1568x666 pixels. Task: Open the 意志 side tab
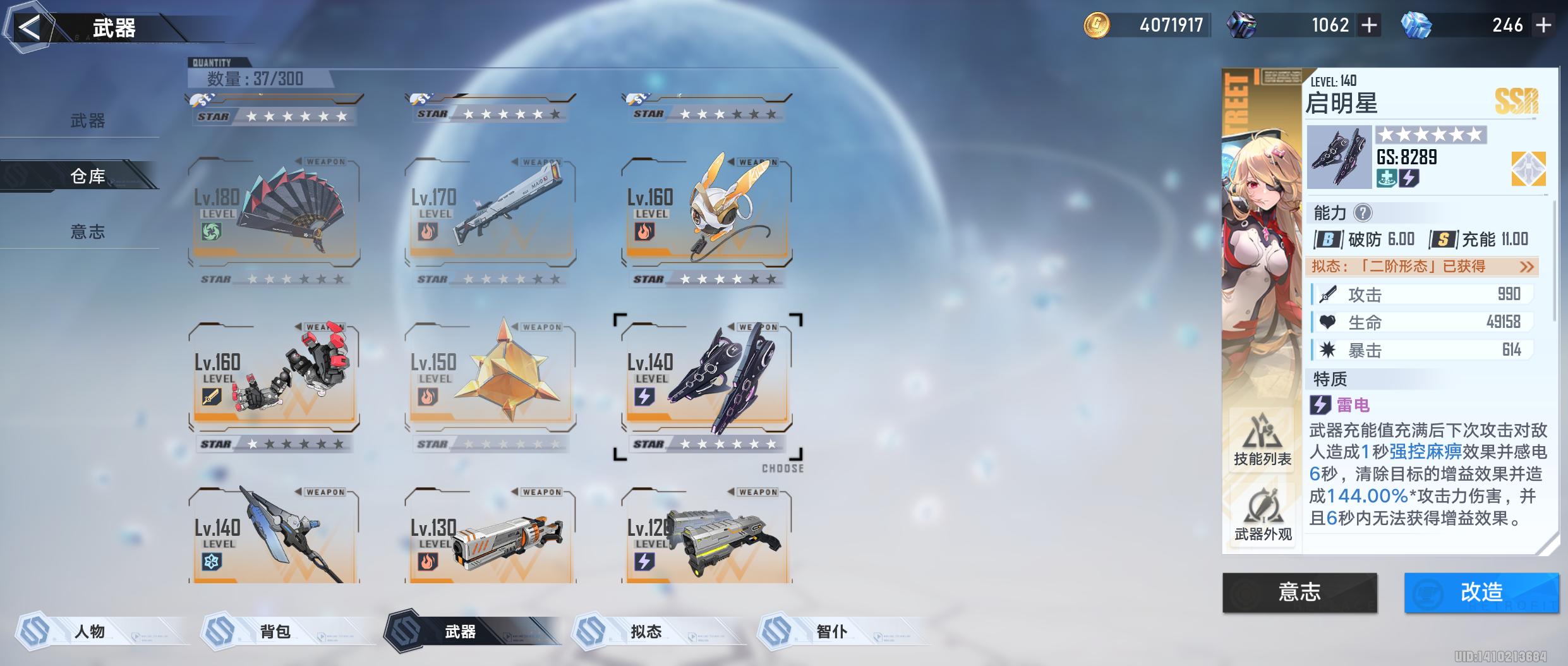(x=87, y=231)
